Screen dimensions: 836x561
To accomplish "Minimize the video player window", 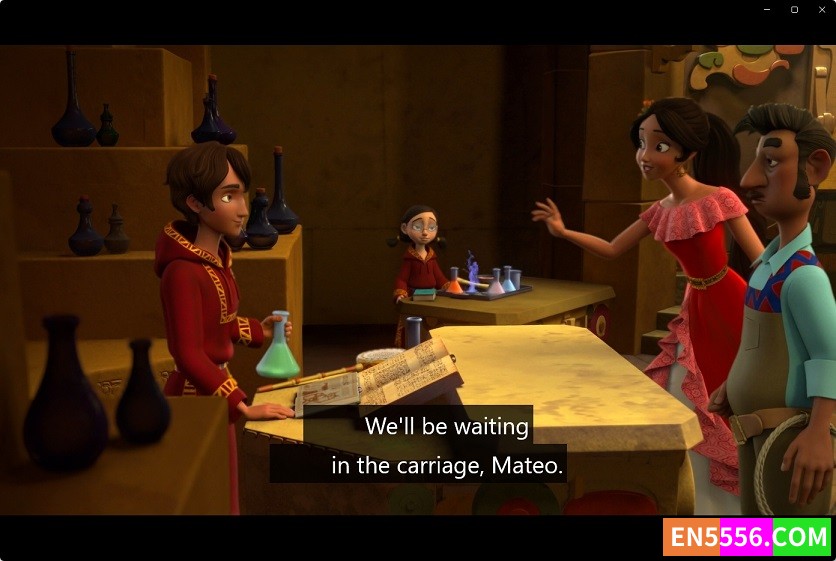I will pos(767,10).
